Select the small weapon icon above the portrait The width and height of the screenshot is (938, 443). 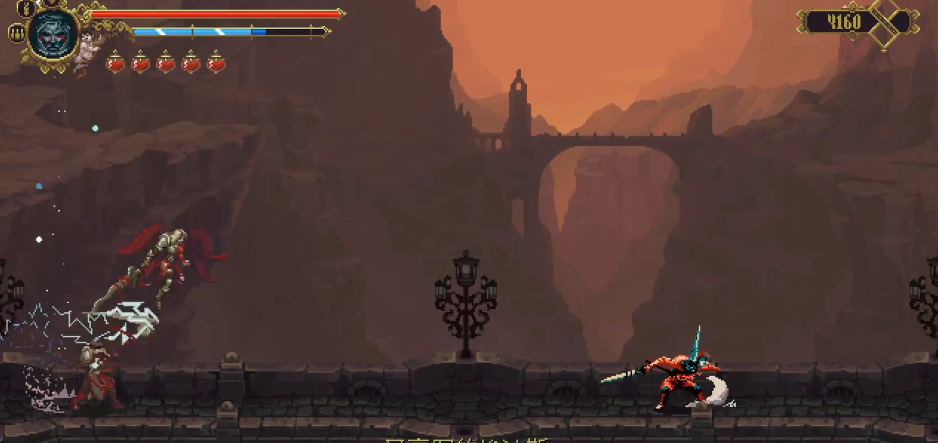(25, 8)
